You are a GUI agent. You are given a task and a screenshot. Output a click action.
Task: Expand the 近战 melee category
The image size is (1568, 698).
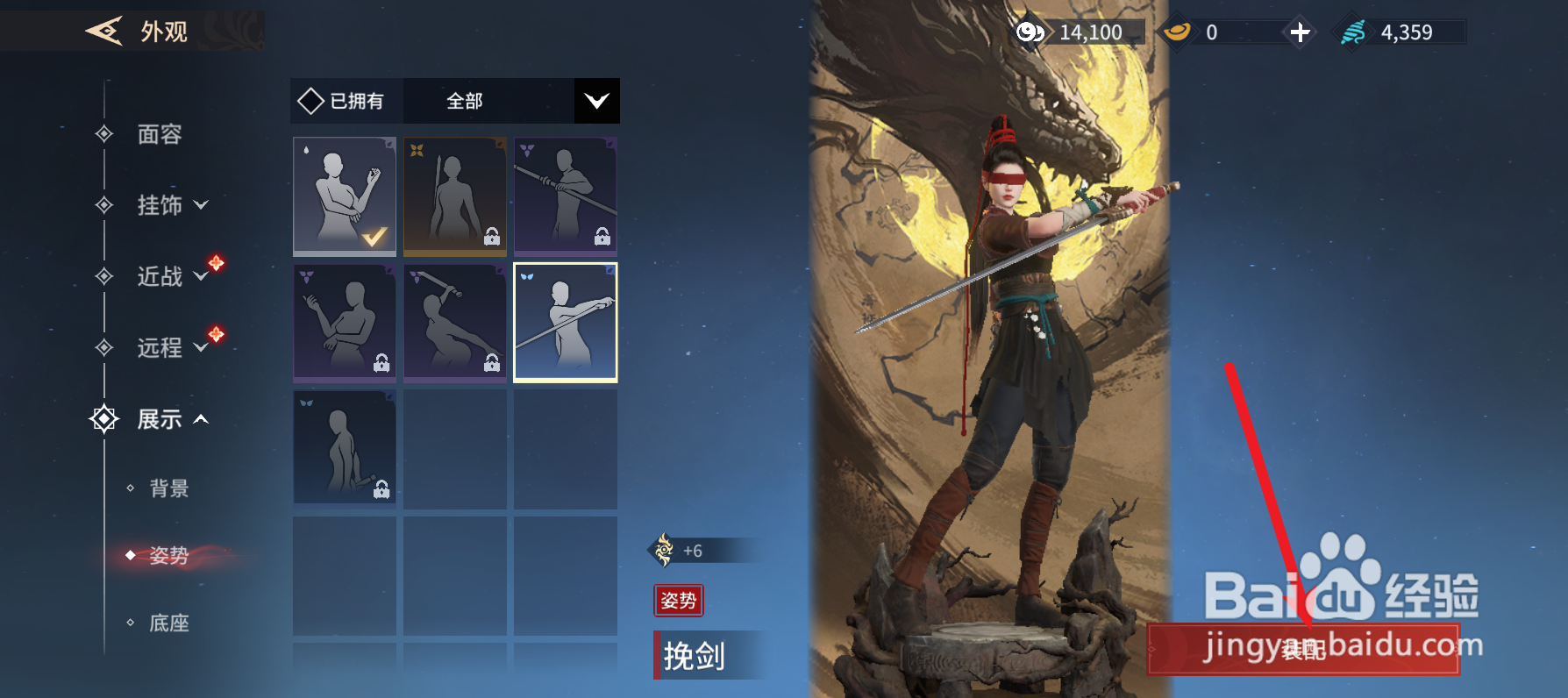(x=172, y=276)
